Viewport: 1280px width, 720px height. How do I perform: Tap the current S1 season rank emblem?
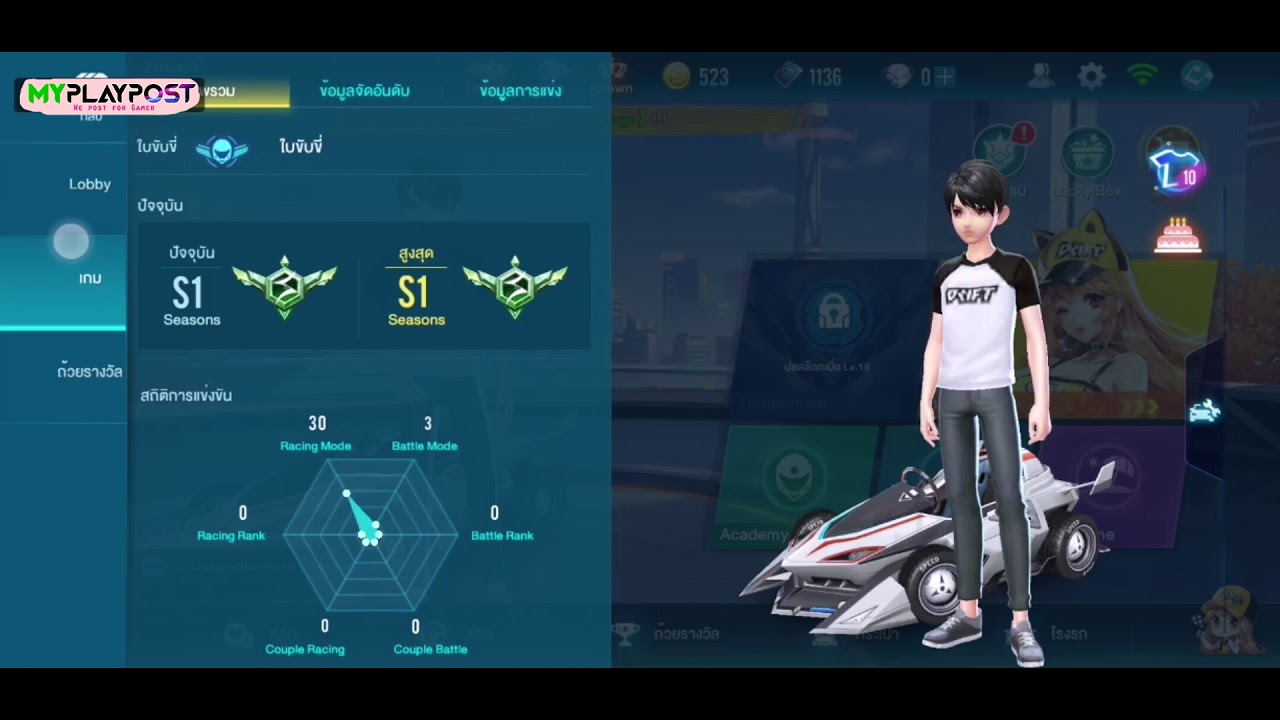click(284, 286)
